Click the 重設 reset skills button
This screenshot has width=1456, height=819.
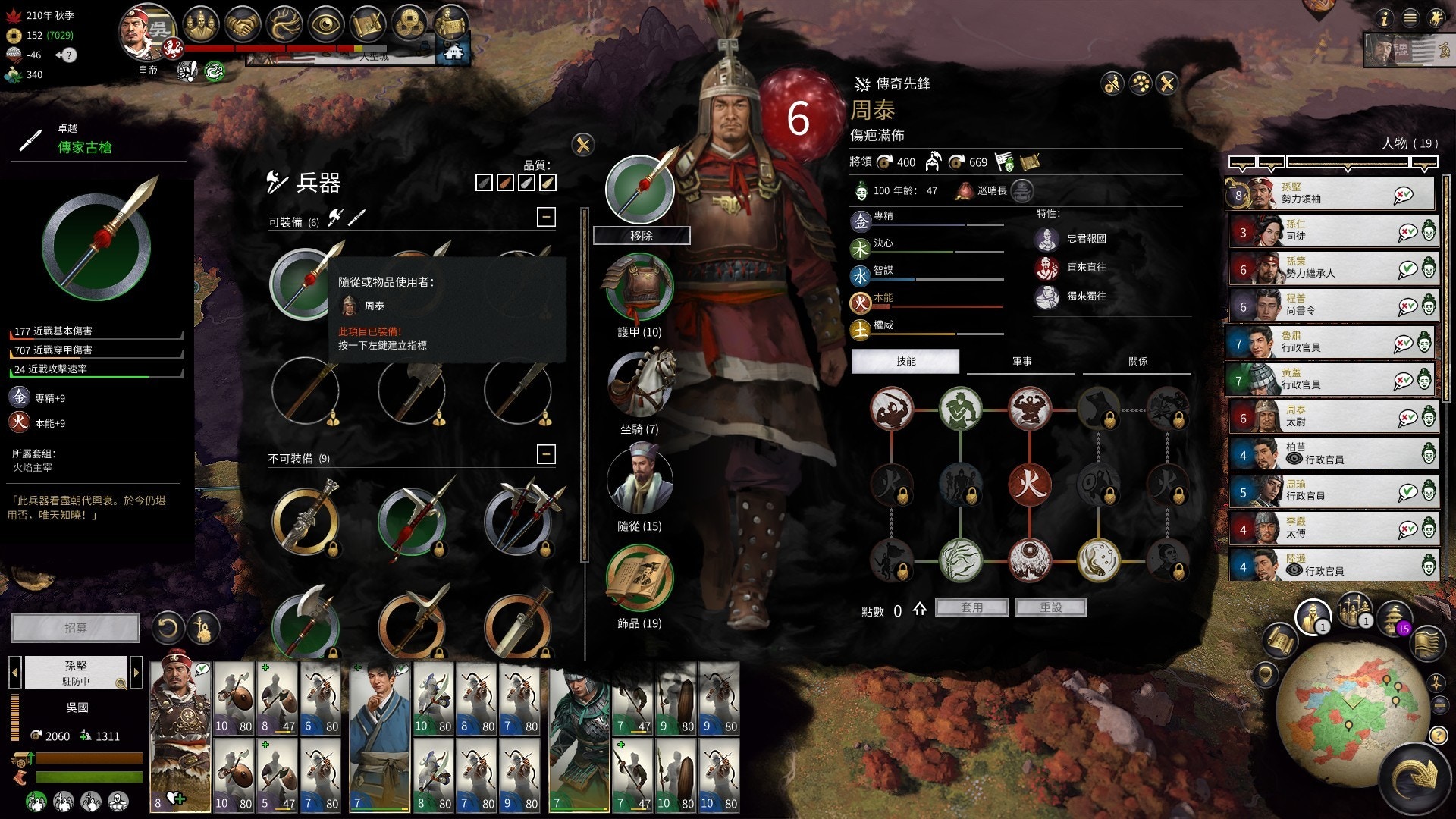point(1050,607)
